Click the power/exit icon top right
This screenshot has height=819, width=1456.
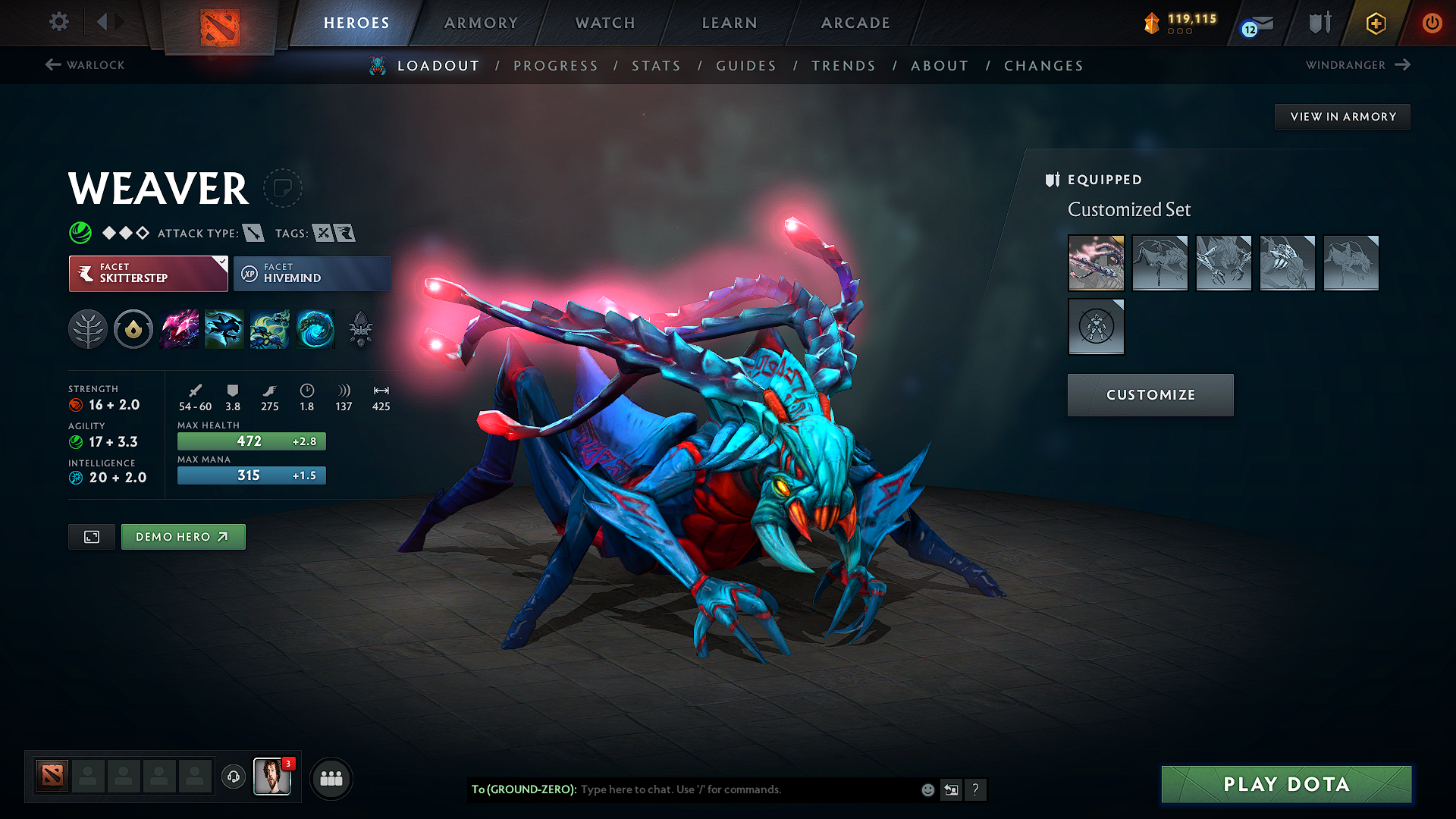click(x=1432, y=23)
